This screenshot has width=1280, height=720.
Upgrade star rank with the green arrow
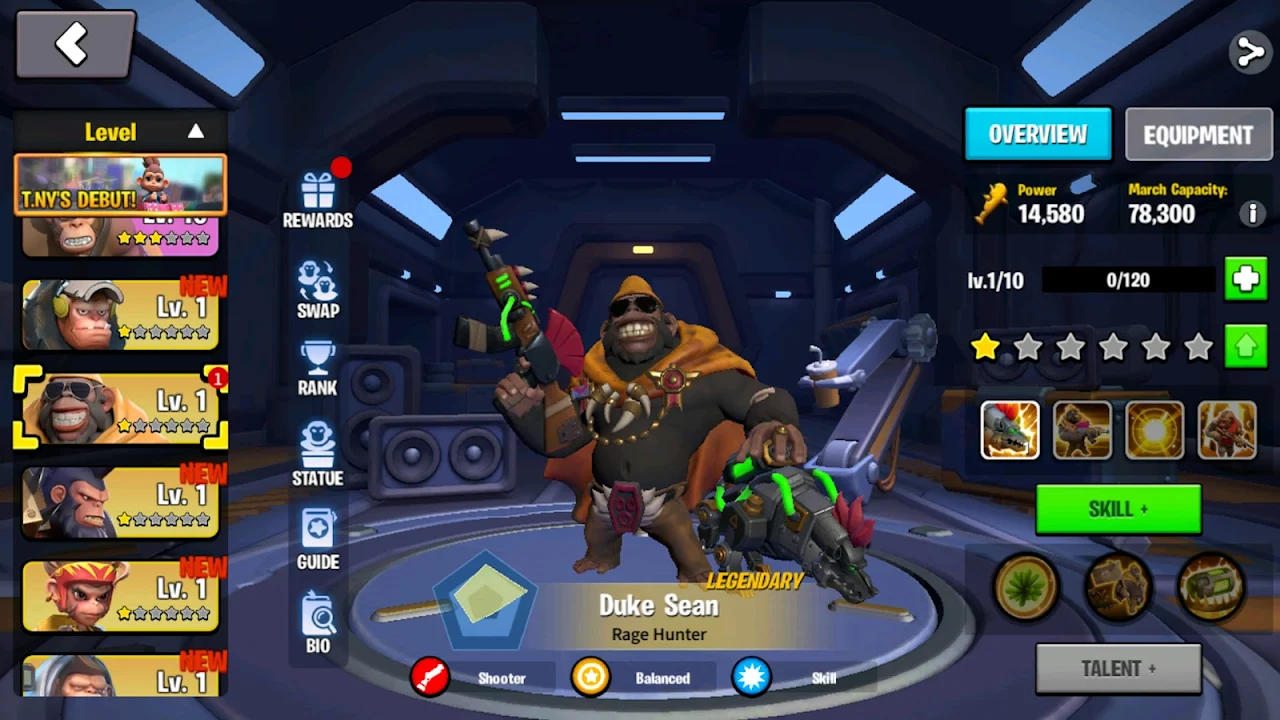[1246, 347]
